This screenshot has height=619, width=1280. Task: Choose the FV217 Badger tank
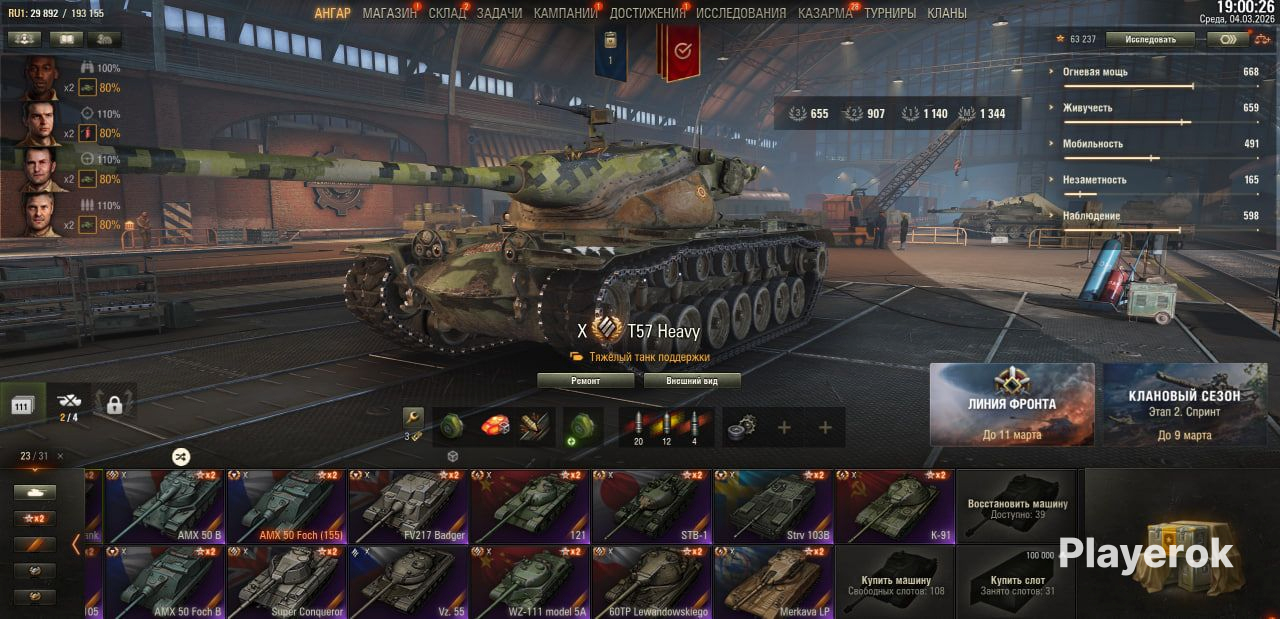pos(408,507)
